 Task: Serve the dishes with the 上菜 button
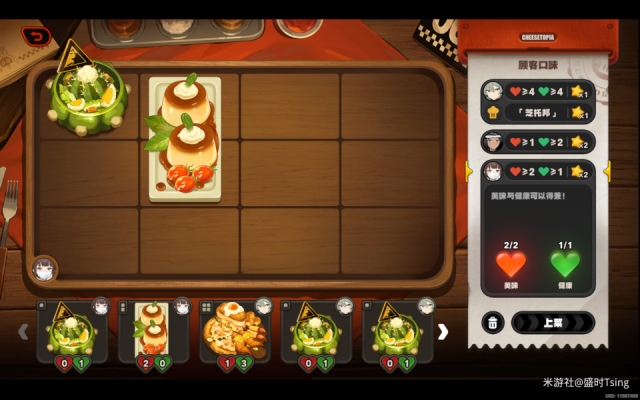552,323
